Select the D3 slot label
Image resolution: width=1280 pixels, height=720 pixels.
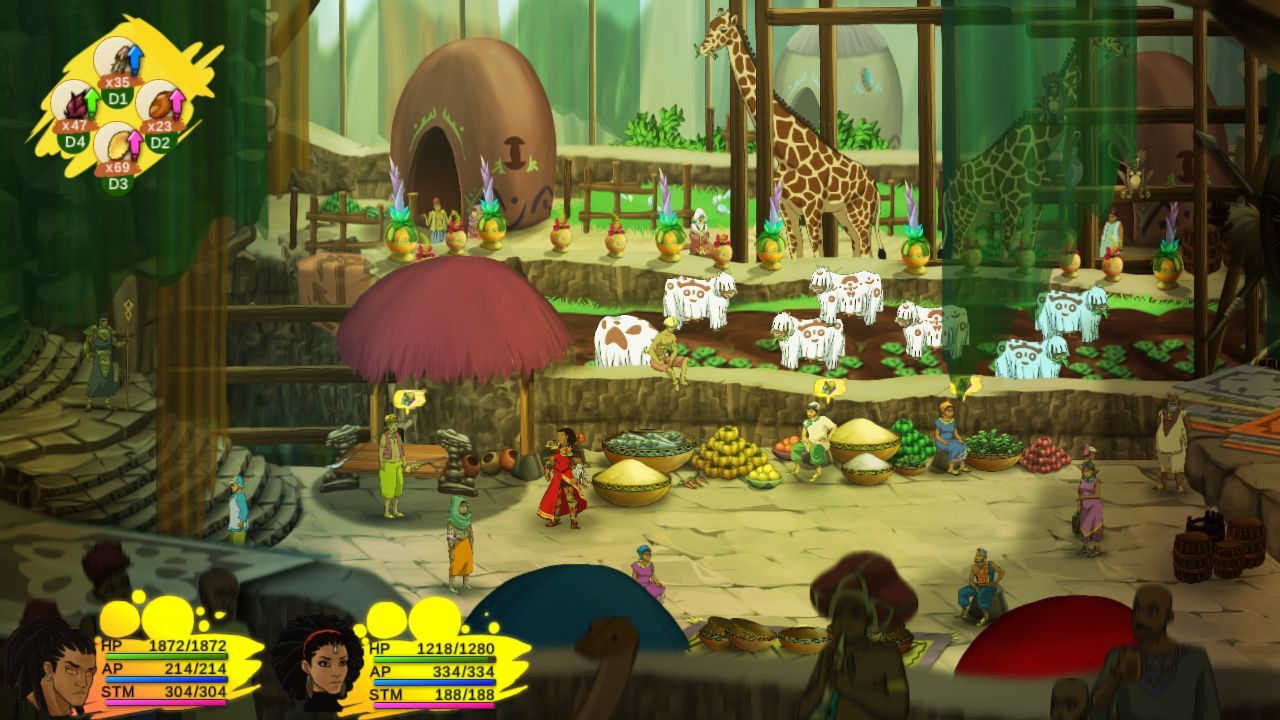pyautogui.click(x=118, y=183)
